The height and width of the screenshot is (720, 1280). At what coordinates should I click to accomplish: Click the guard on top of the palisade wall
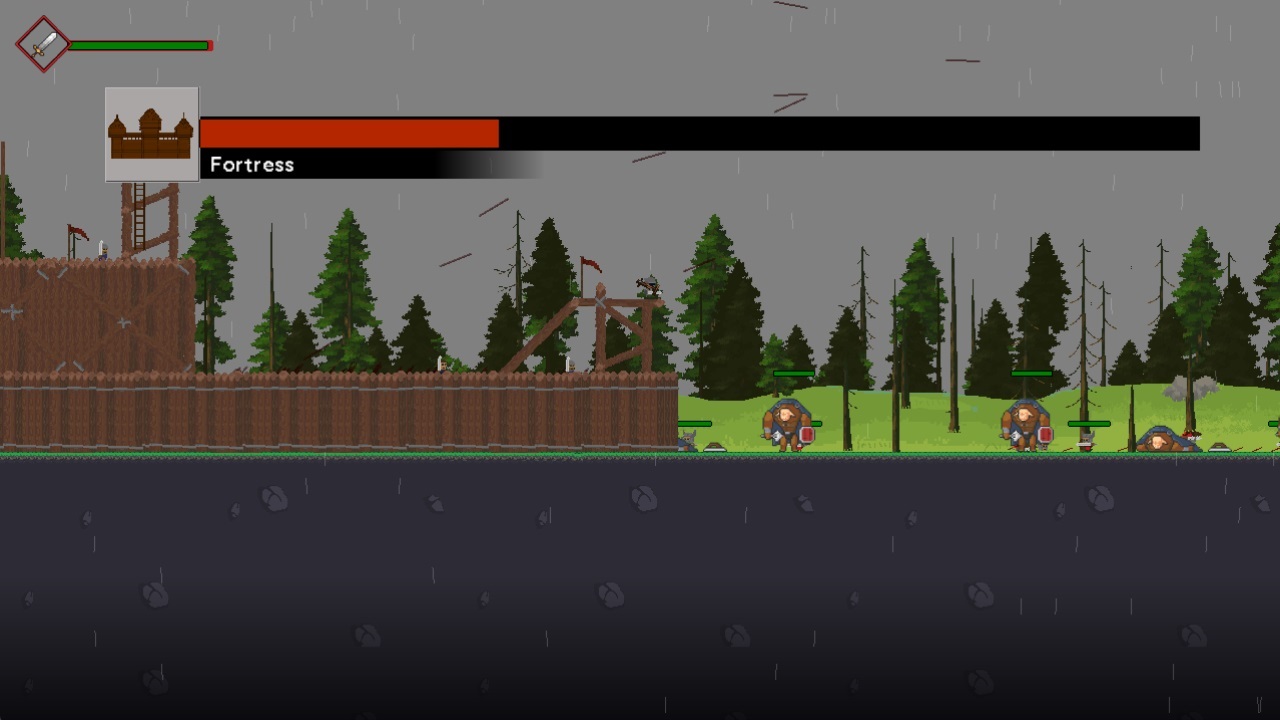point(104,248)
